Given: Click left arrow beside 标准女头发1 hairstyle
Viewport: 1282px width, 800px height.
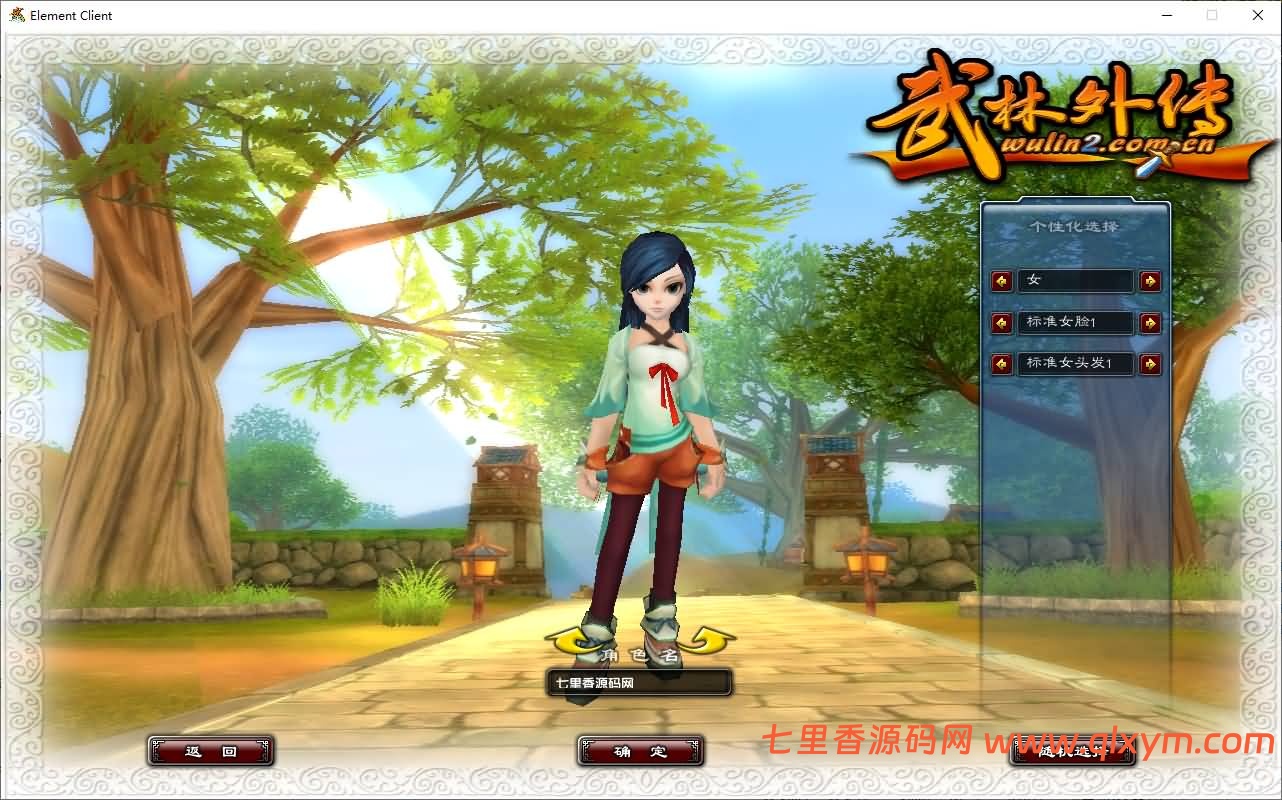Looking at the screenshot, I should (x=1001, y=363).
